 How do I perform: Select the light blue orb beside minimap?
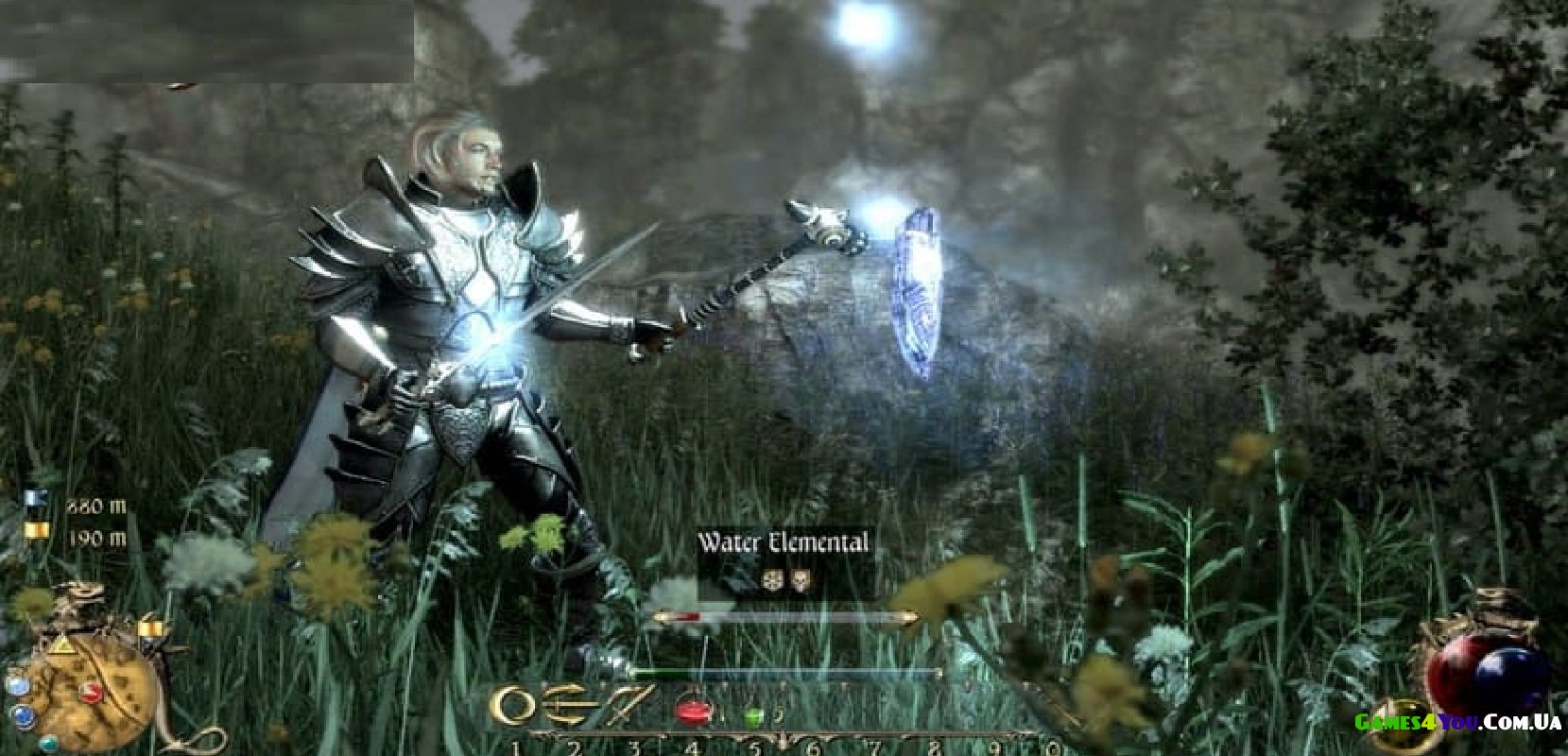point(17,682)
